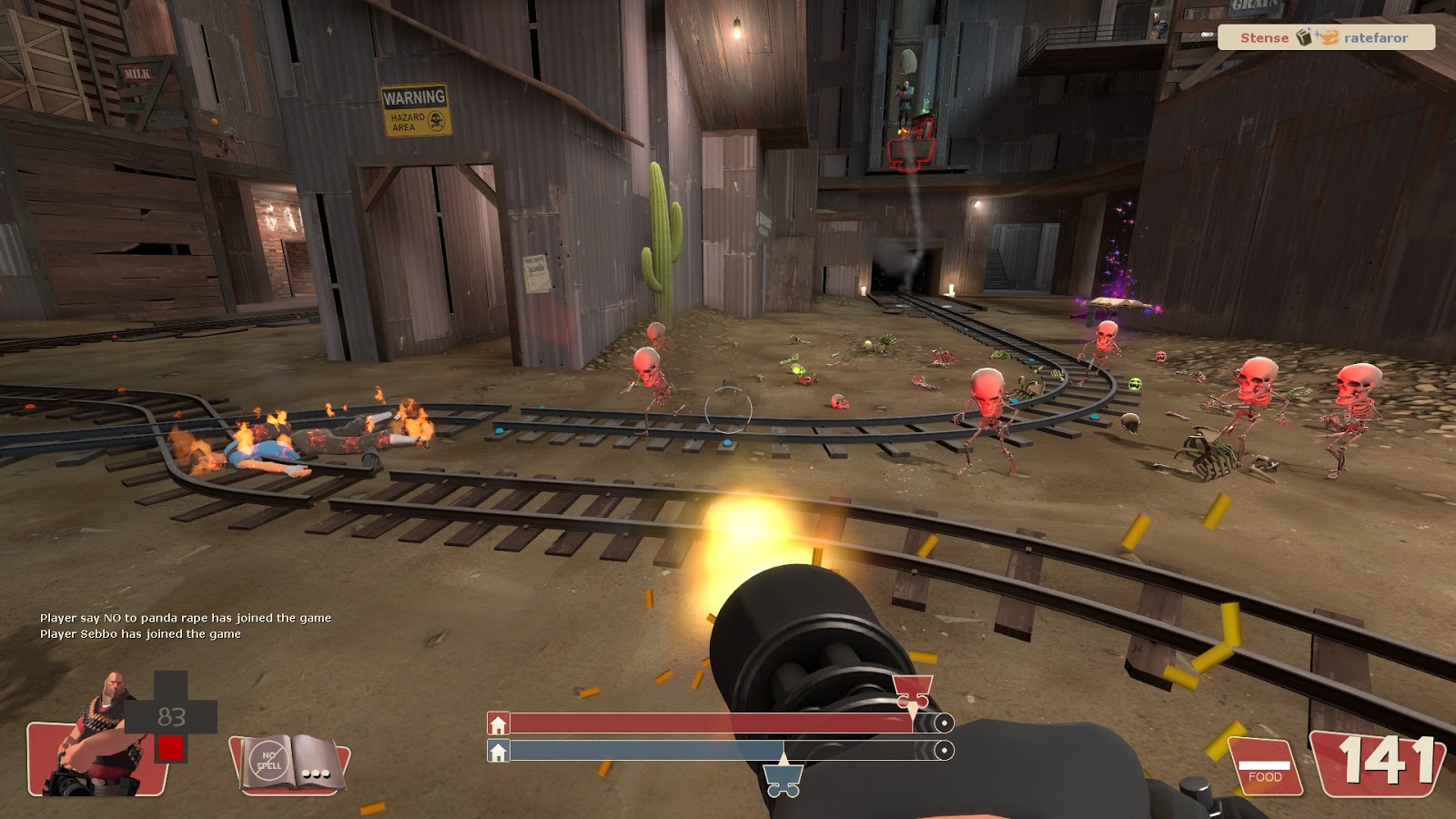Click the red mine cart marker icon

912,692
